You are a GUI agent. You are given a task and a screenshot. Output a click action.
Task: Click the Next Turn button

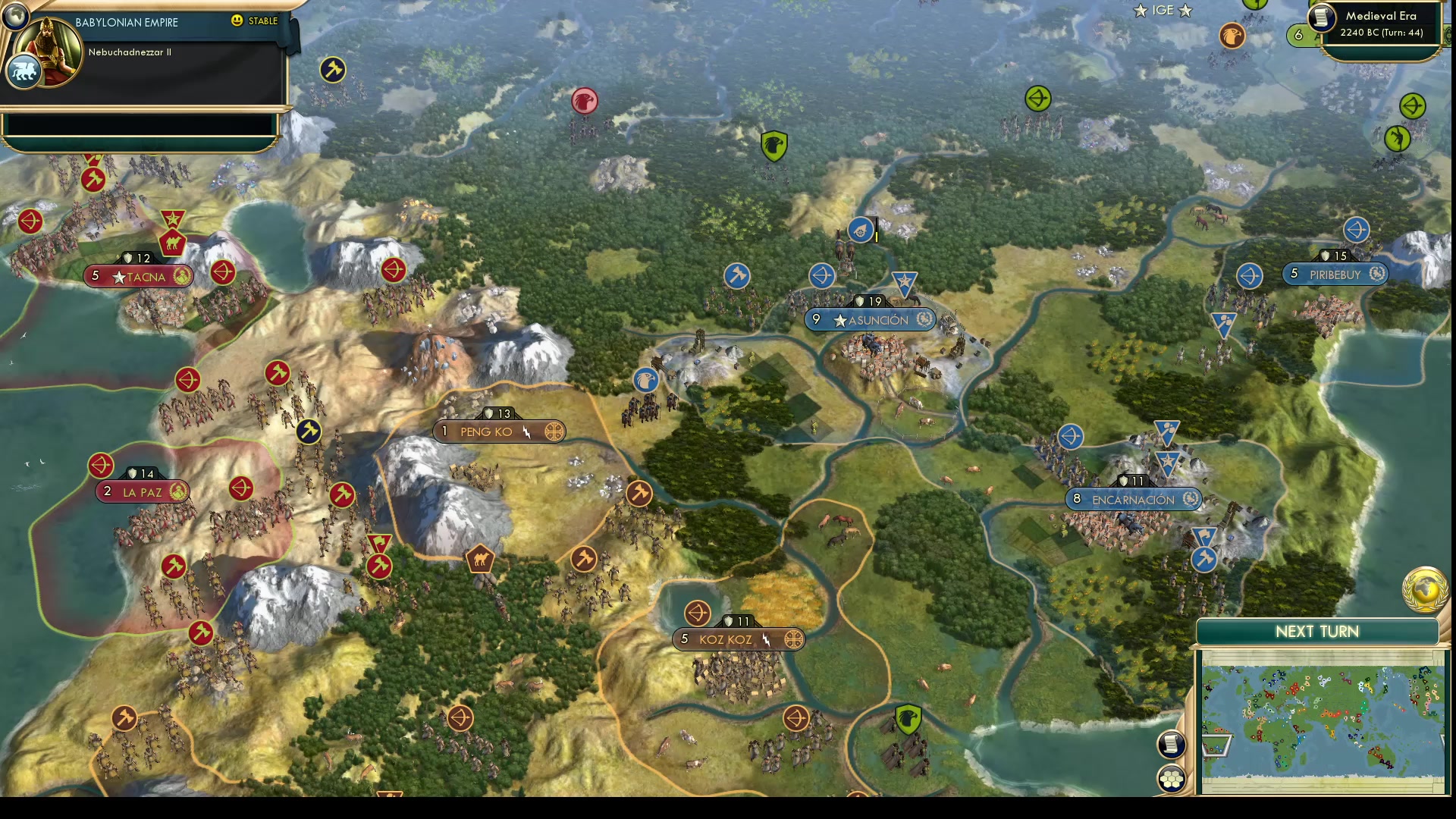click(1318, 631)
